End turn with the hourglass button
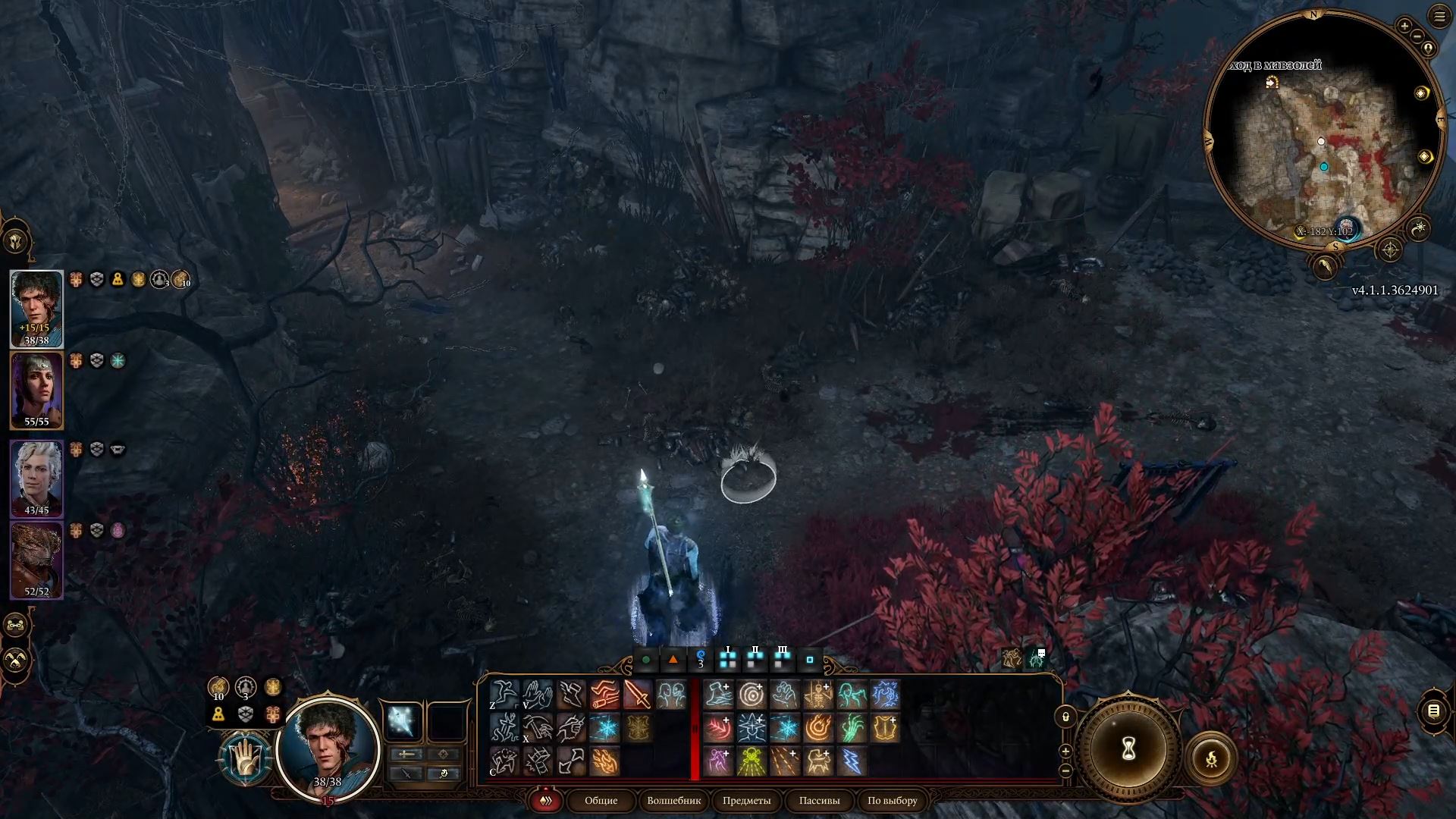 1128,749
